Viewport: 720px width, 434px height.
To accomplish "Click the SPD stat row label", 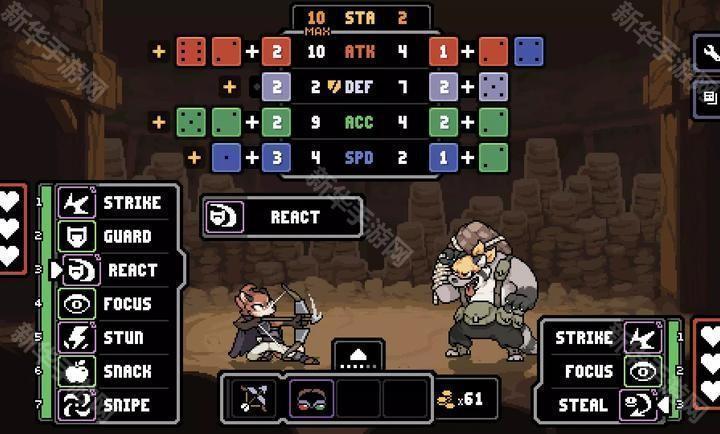I will tap(359, 158).
